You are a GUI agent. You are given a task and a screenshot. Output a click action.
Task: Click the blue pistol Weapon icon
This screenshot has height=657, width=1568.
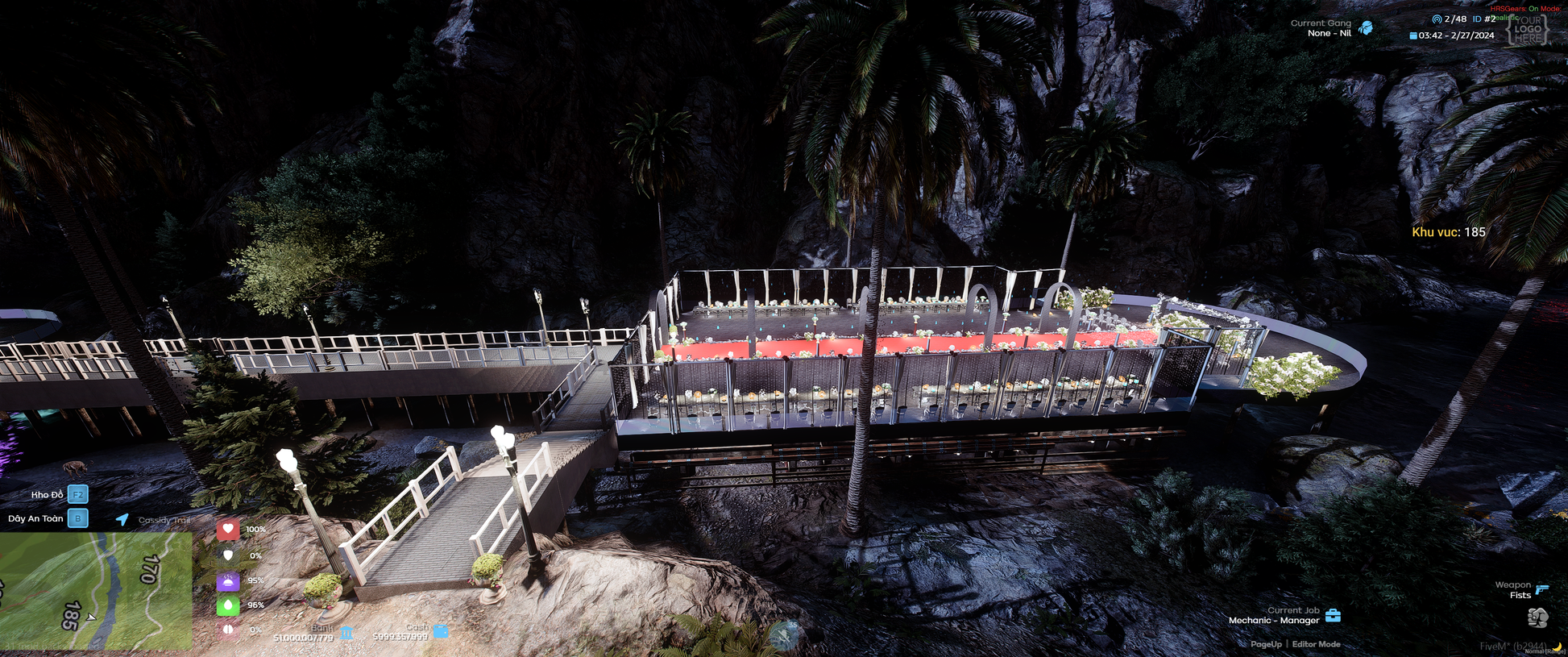pos(1542,589)
